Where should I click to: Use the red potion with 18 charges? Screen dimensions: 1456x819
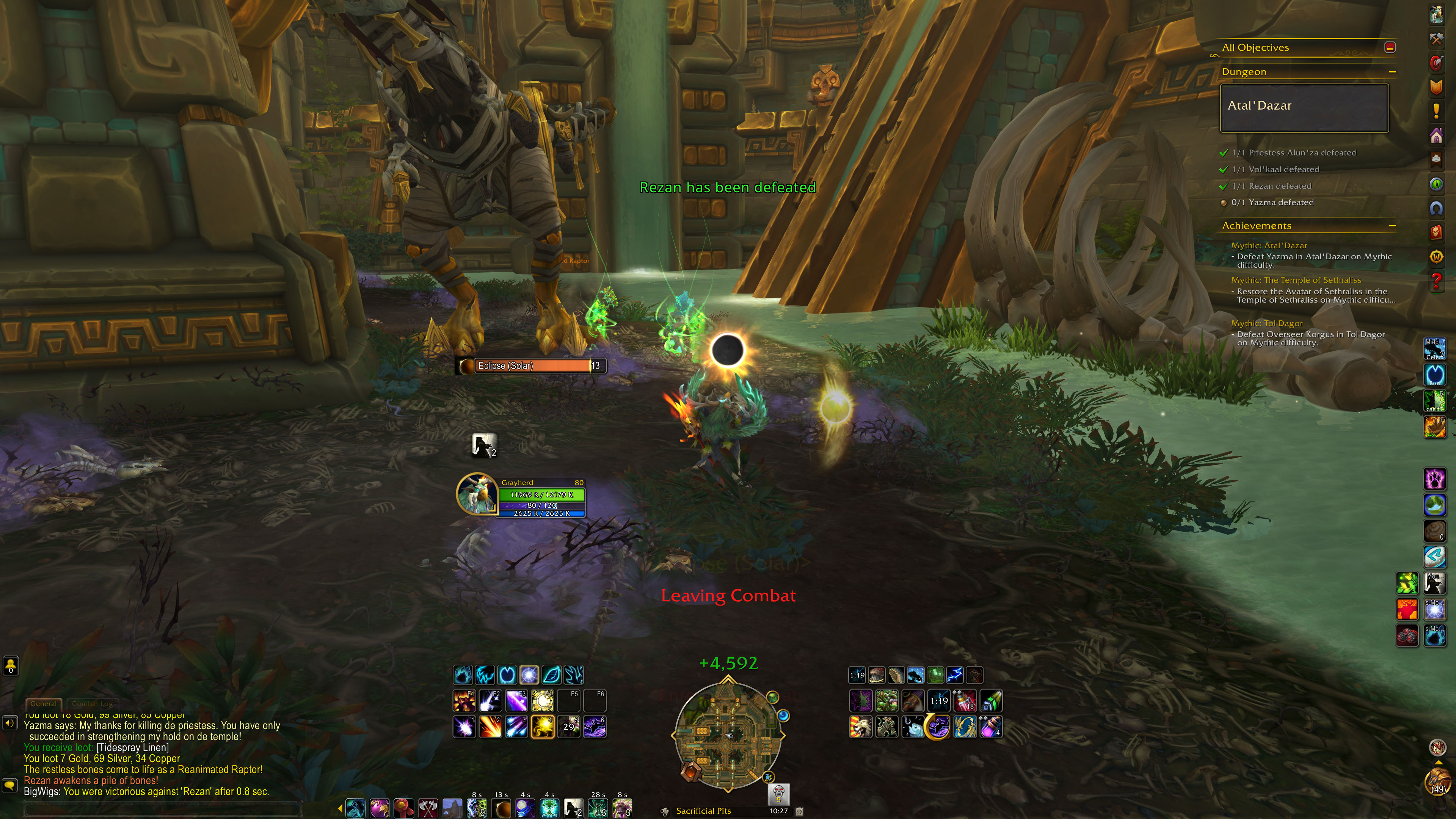965,701
